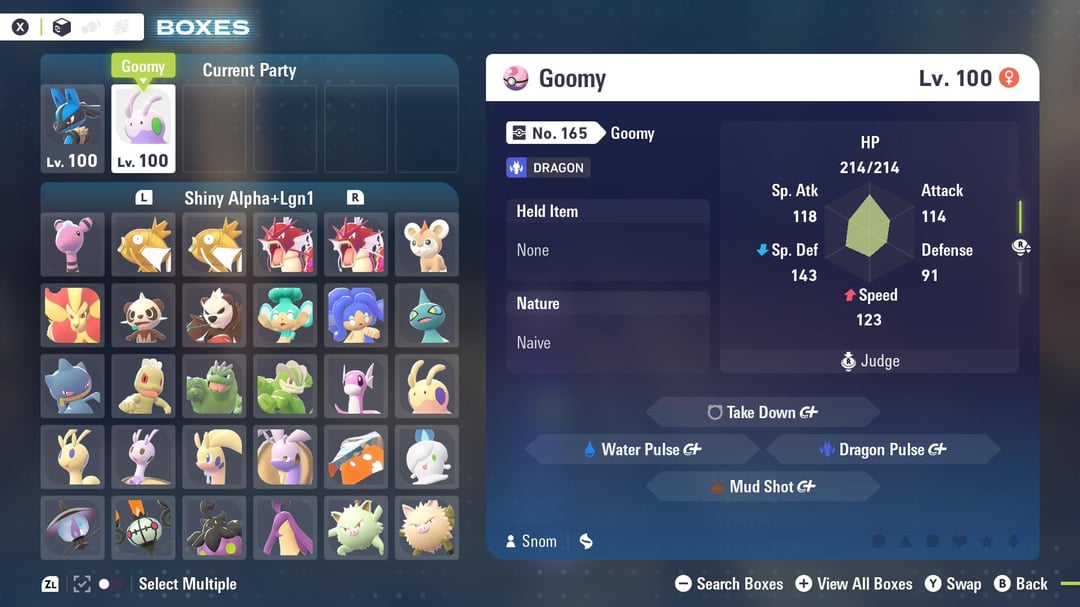
Task: Select the pink Dratini in the box
Action: tap(356, 386)
